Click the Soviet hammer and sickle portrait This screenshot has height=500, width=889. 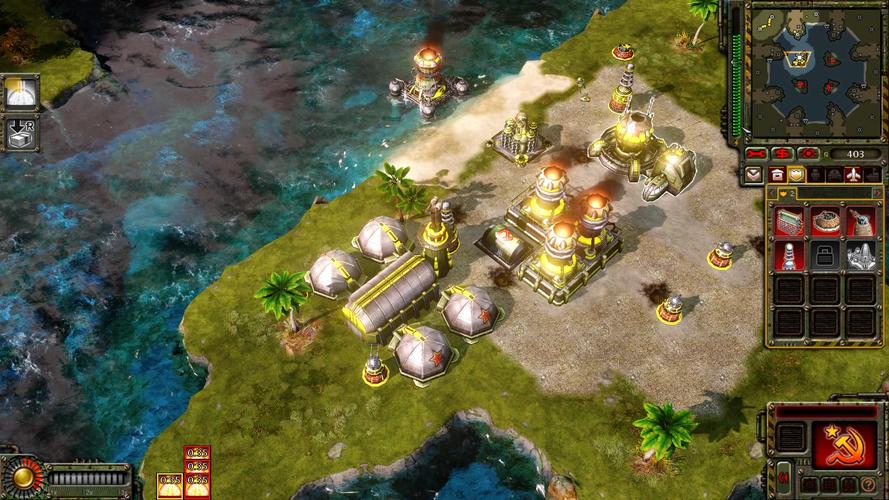846,444
